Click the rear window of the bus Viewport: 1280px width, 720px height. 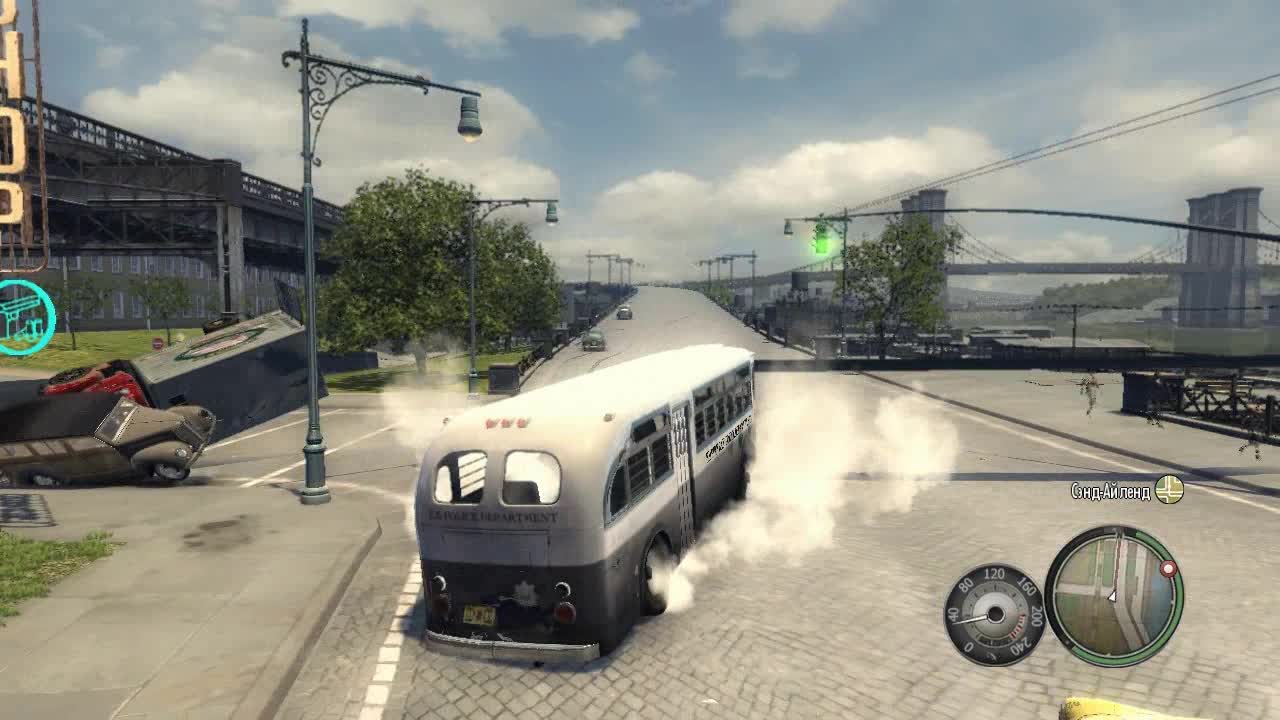[531, 477]
